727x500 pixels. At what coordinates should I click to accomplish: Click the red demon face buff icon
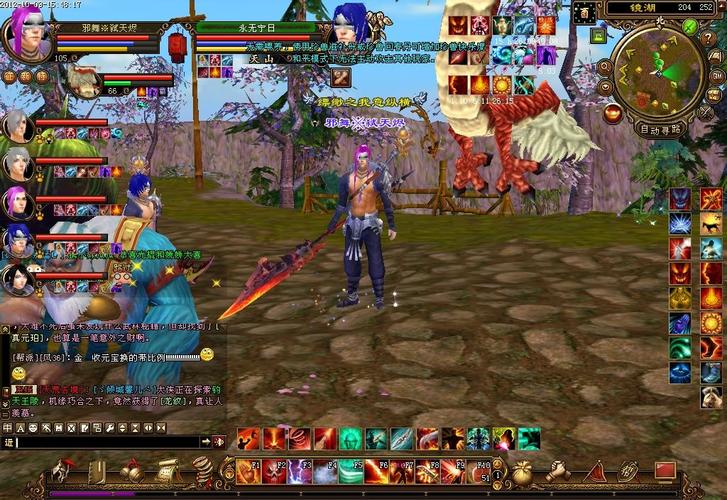(459, 26)
